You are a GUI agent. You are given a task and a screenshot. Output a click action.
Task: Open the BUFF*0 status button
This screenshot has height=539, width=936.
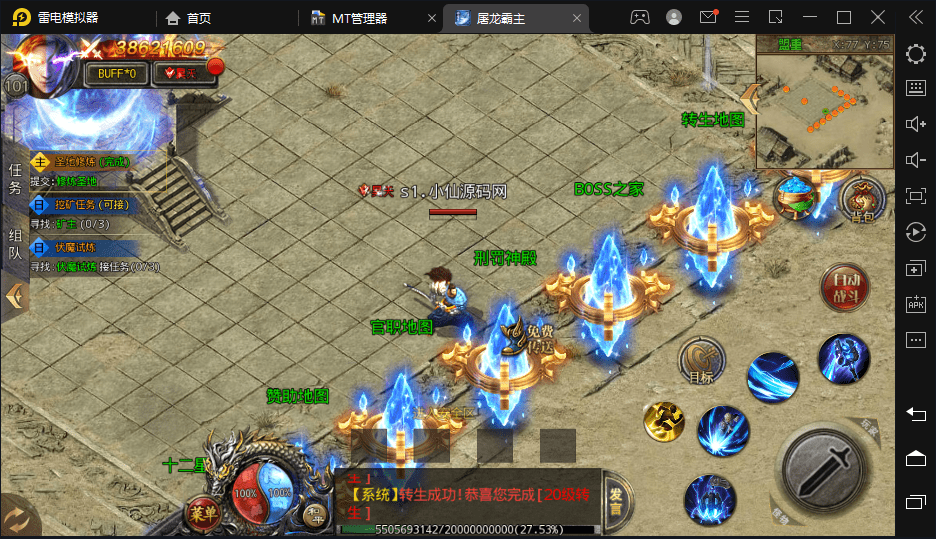(117, 73)
